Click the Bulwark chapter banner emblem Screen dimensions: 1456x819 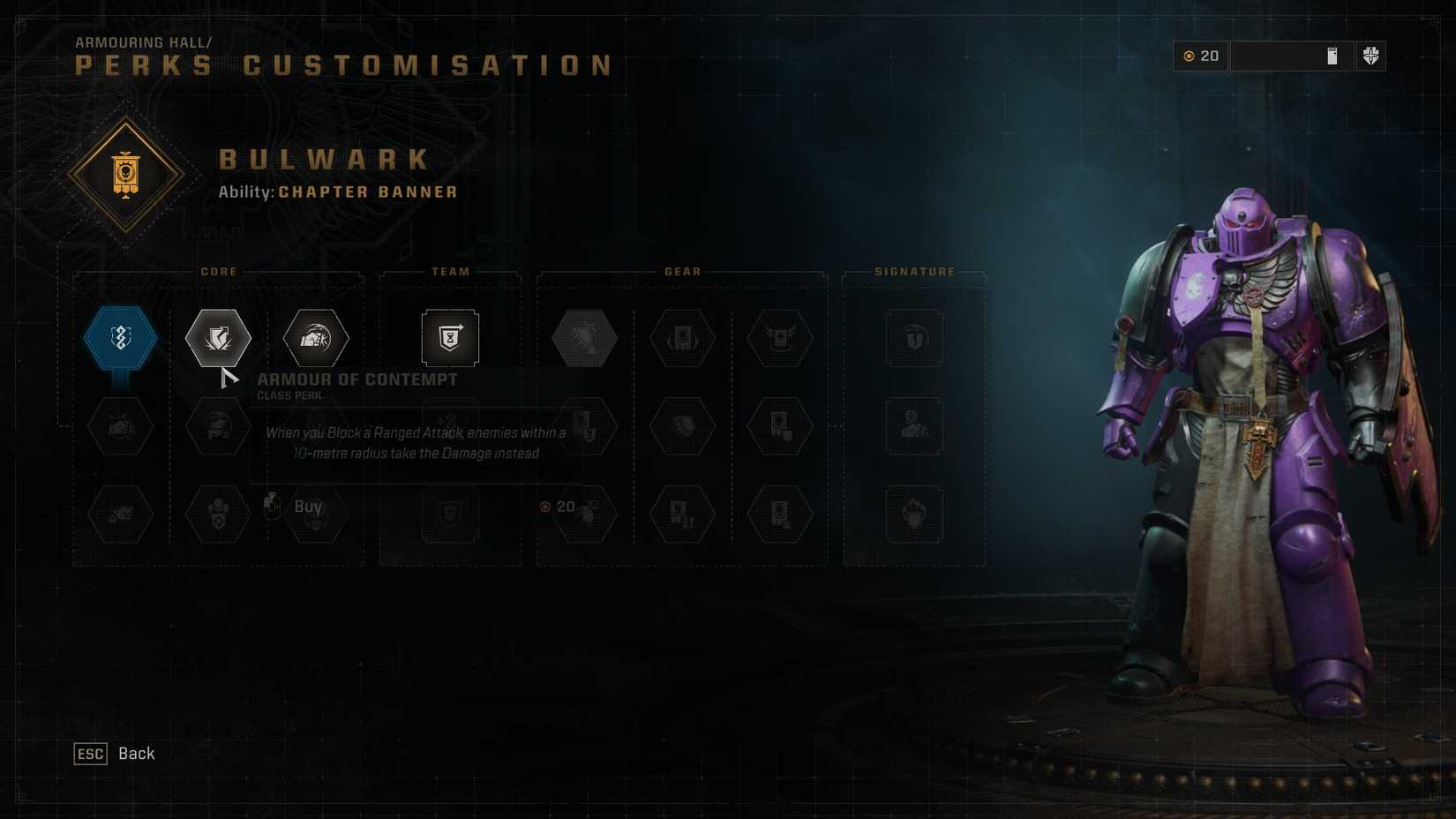click(x=128, y=174)
